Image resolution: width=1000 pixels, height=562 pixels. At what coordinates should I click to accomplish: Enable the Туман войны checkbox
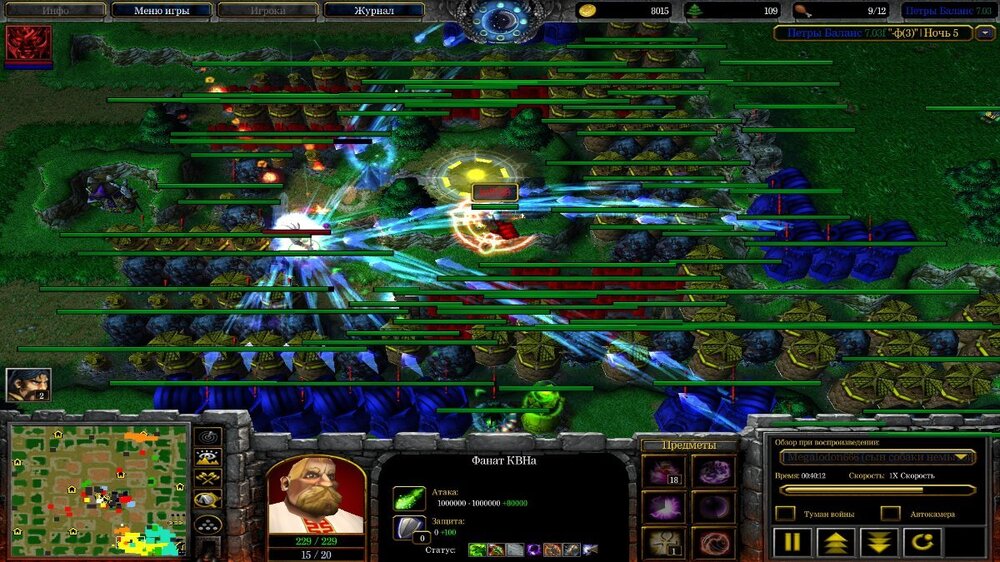click(x=786, y=513)
